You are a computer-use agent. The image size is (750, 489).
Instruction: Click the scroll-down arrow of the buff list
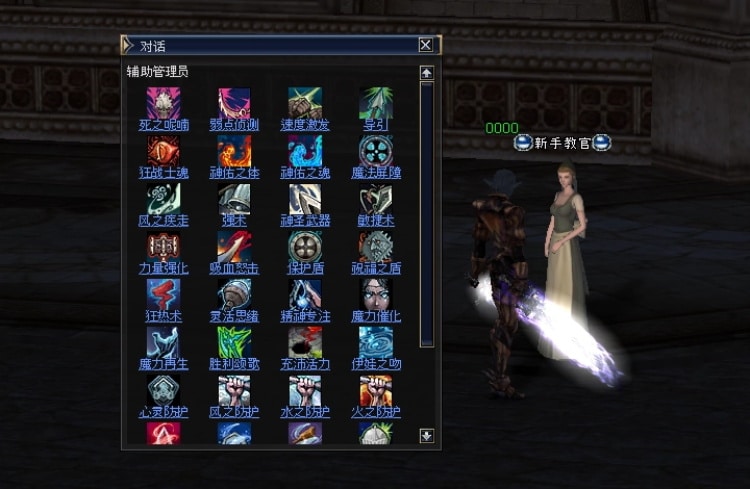427,435
